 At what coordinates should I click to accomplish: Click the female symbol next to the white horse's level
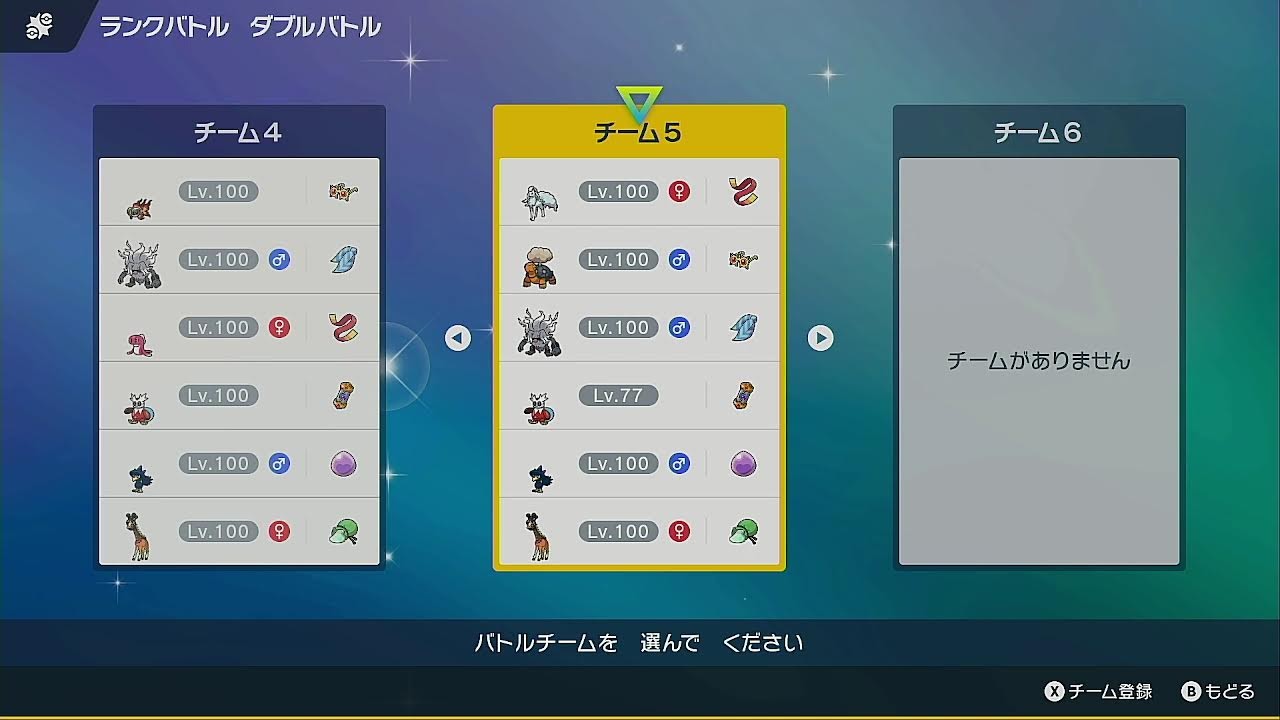[678, 191]
